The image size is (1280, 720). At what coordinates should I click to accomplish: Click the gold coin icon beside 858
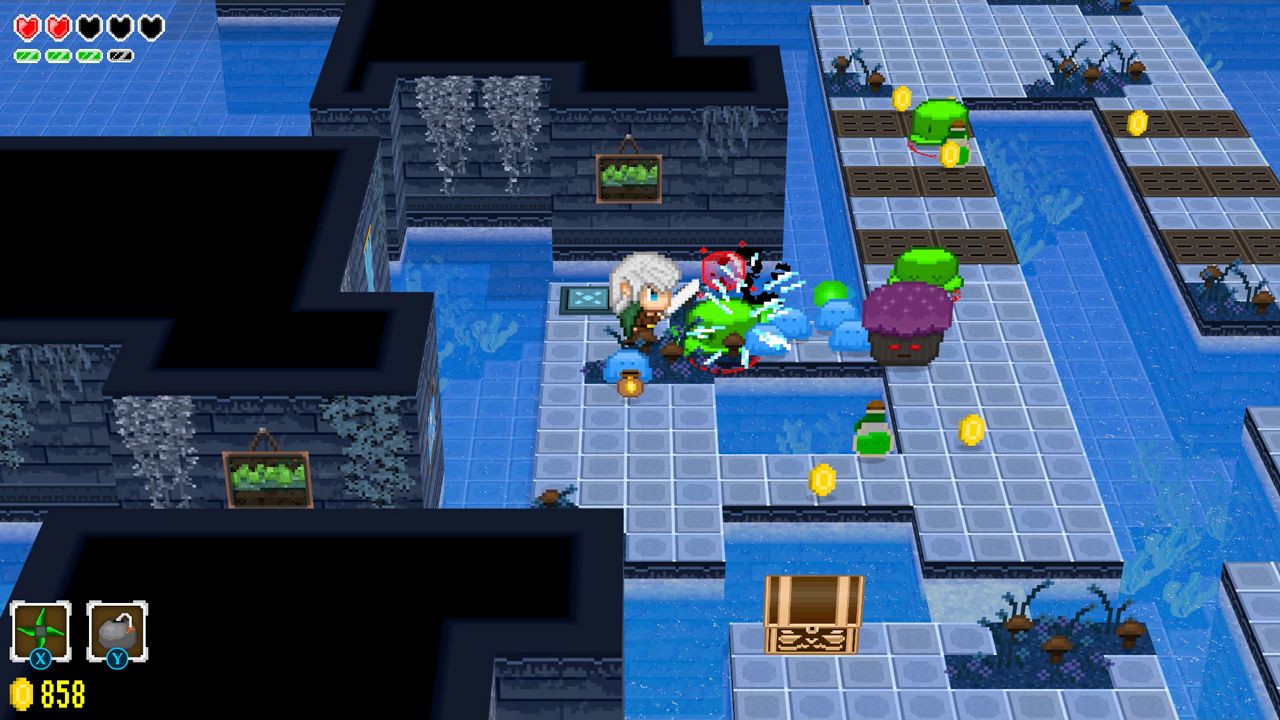pyautogui.click(x=22, y=691)
